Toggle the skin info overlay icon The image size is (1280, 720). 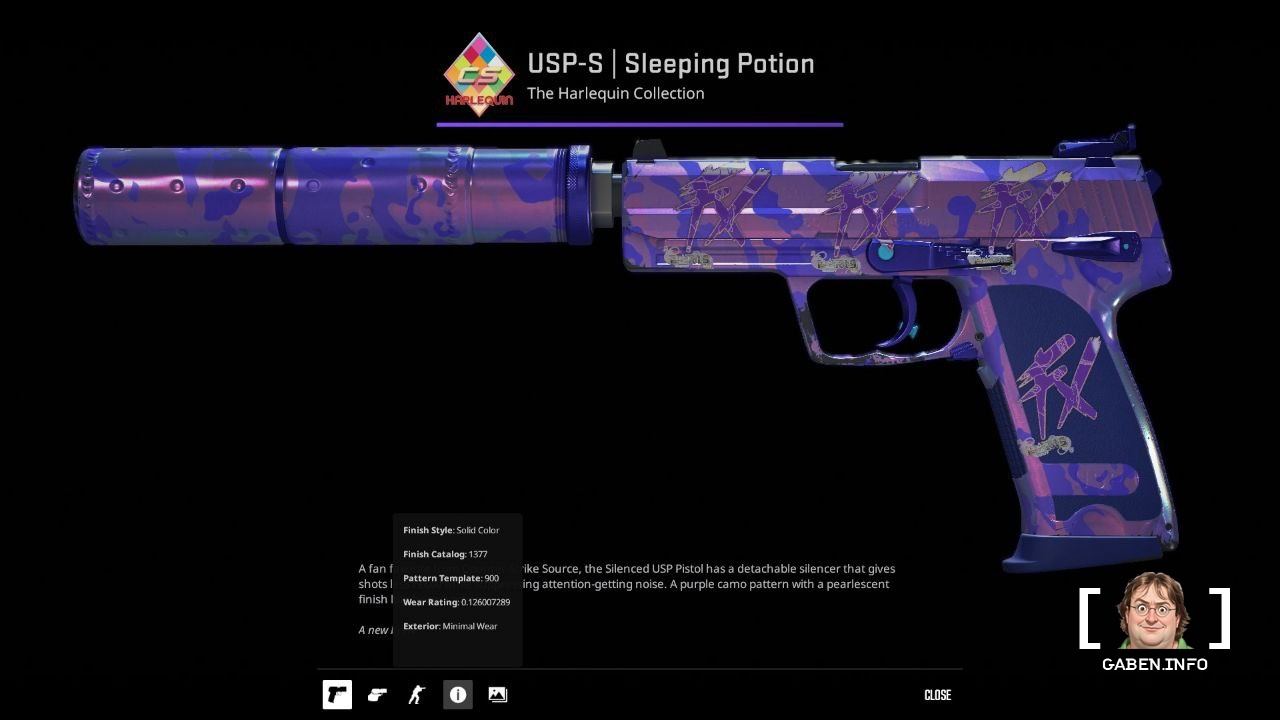pos(457,694)
